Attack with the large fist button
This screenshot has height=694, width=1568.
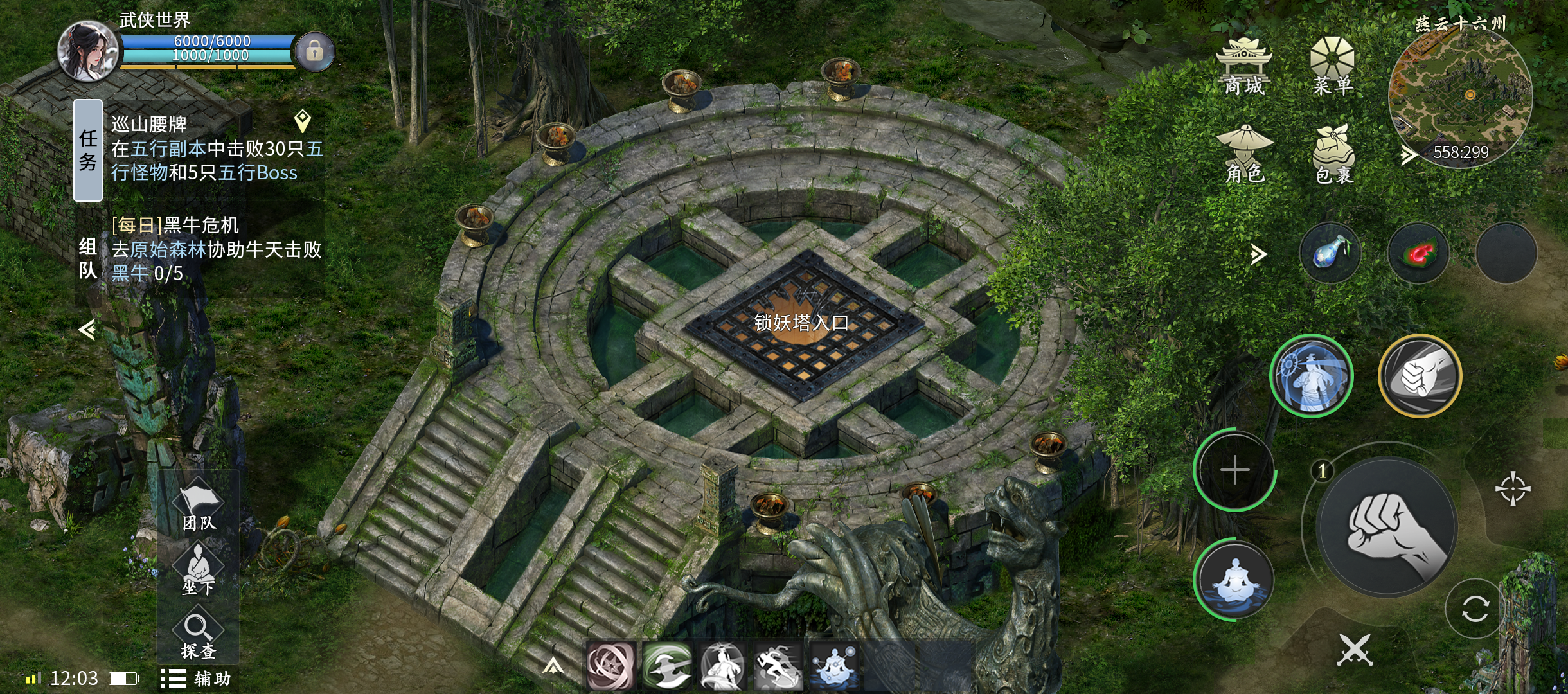1387,527
